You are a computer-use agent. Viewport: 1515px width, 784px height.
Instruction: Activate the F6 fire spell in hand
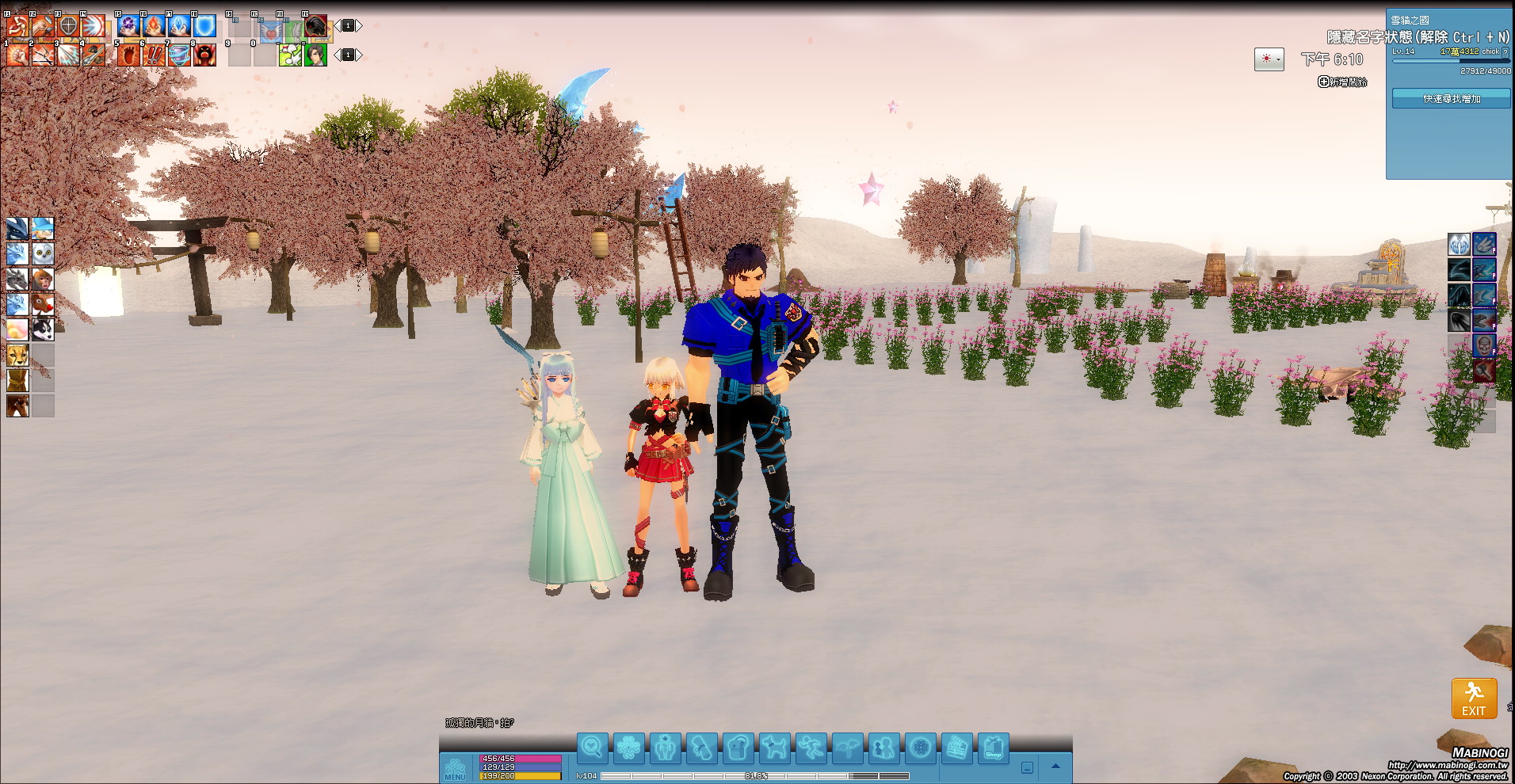[154, 26]
